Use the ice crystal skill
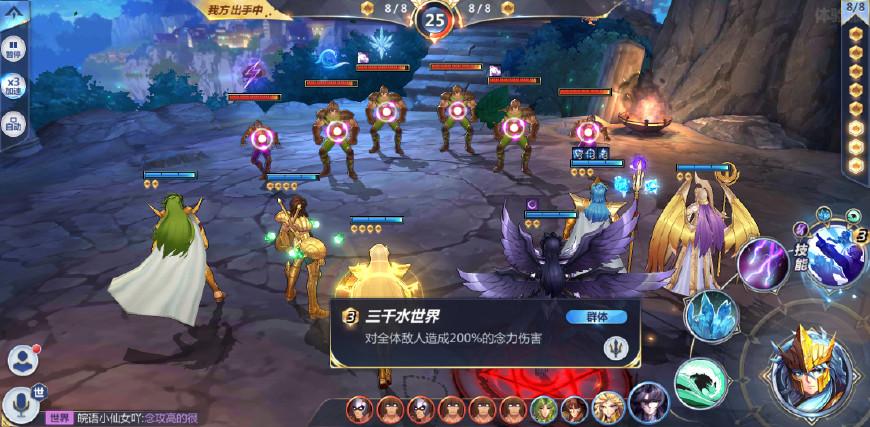Image resolution: width=870 pixels, height=427 pixels. 711,316
